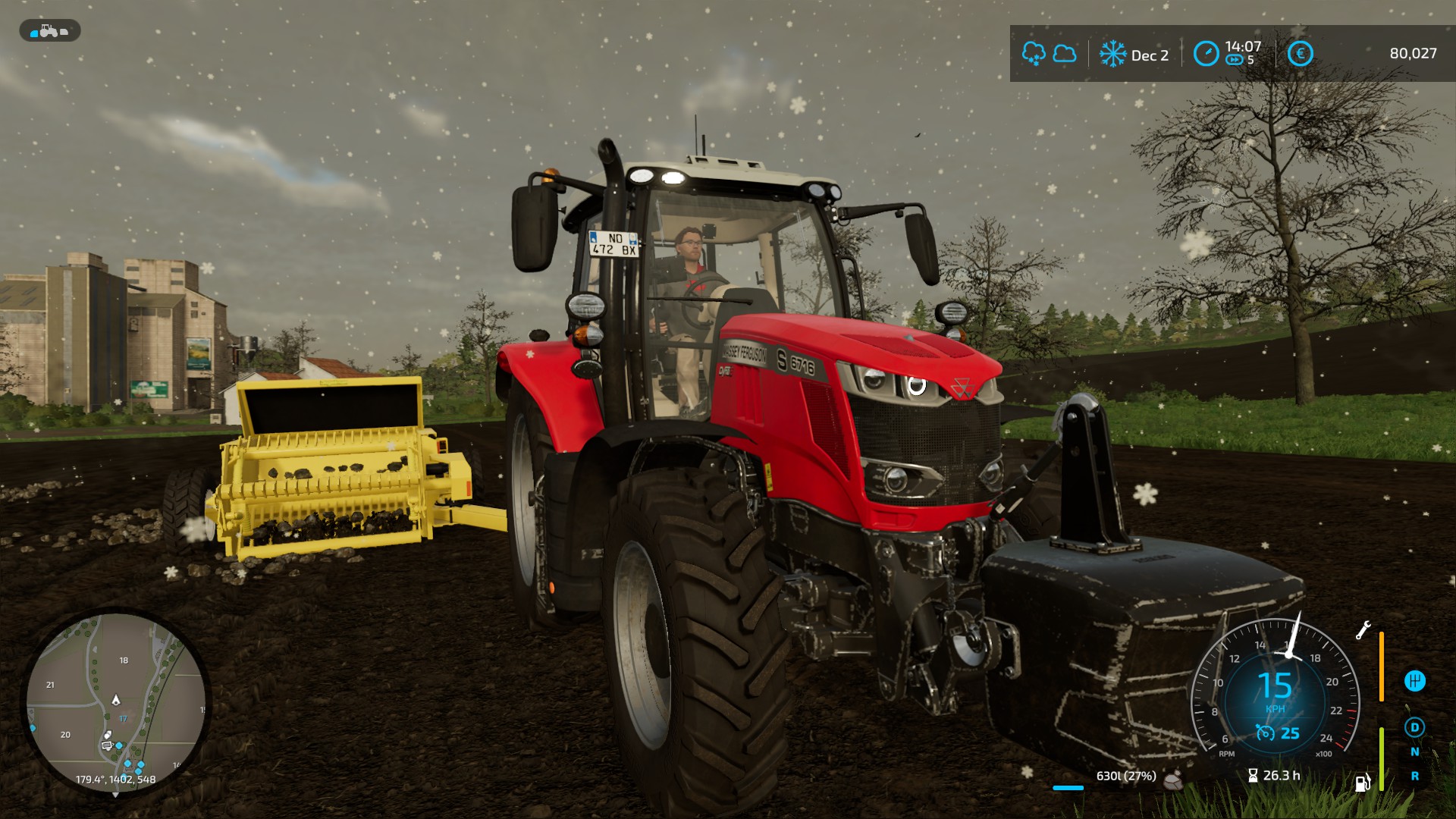Open the clock time-scale icon
The width and height of the screenshot is (1456, 819).
pyautogui.click(x=1206, y=54)
